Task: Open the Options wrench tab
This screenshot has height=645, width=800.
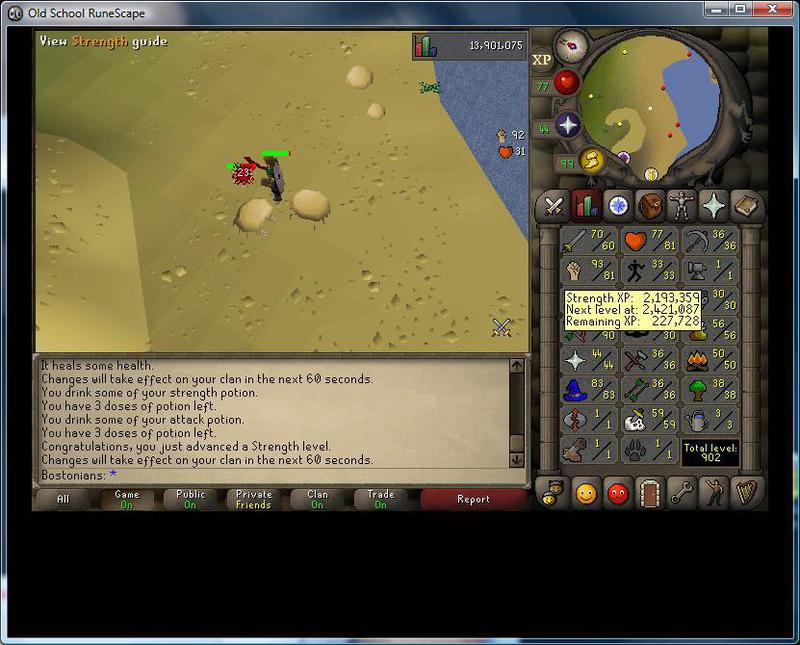Action: tap(683, 493)
